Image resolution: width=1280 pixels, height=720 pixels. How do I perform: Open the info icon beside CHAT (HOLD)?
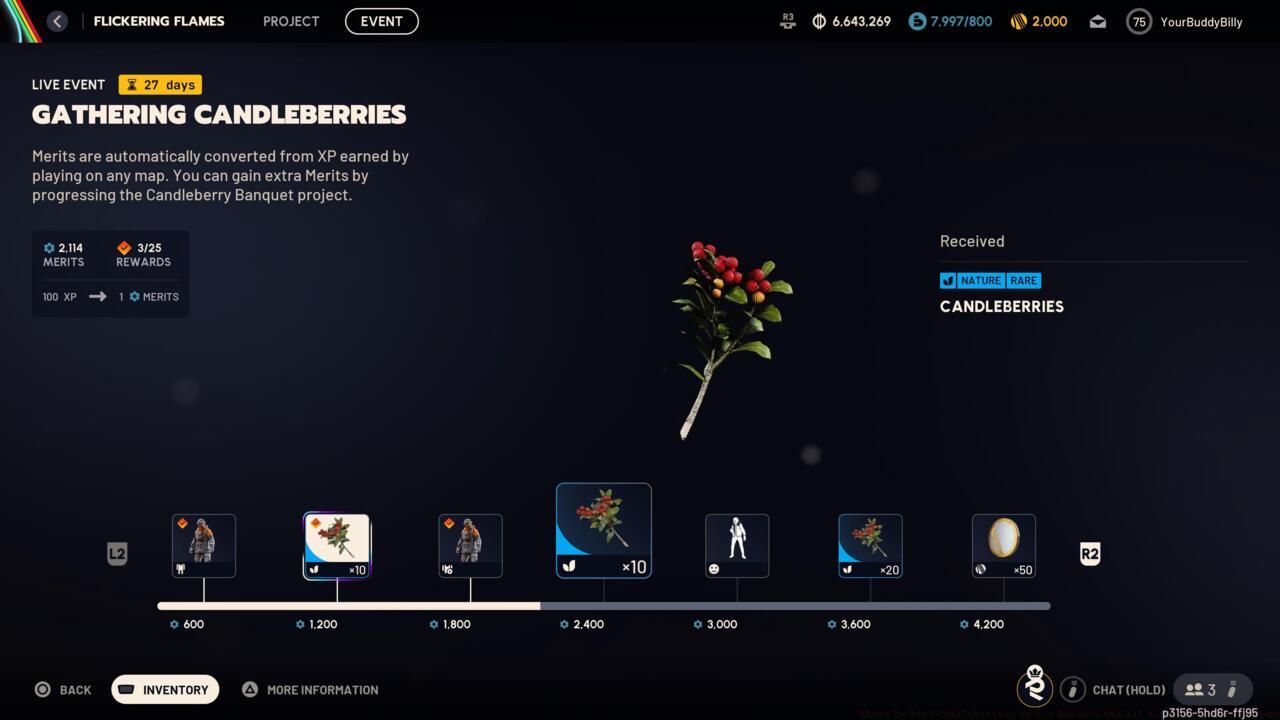point(1073,689)
